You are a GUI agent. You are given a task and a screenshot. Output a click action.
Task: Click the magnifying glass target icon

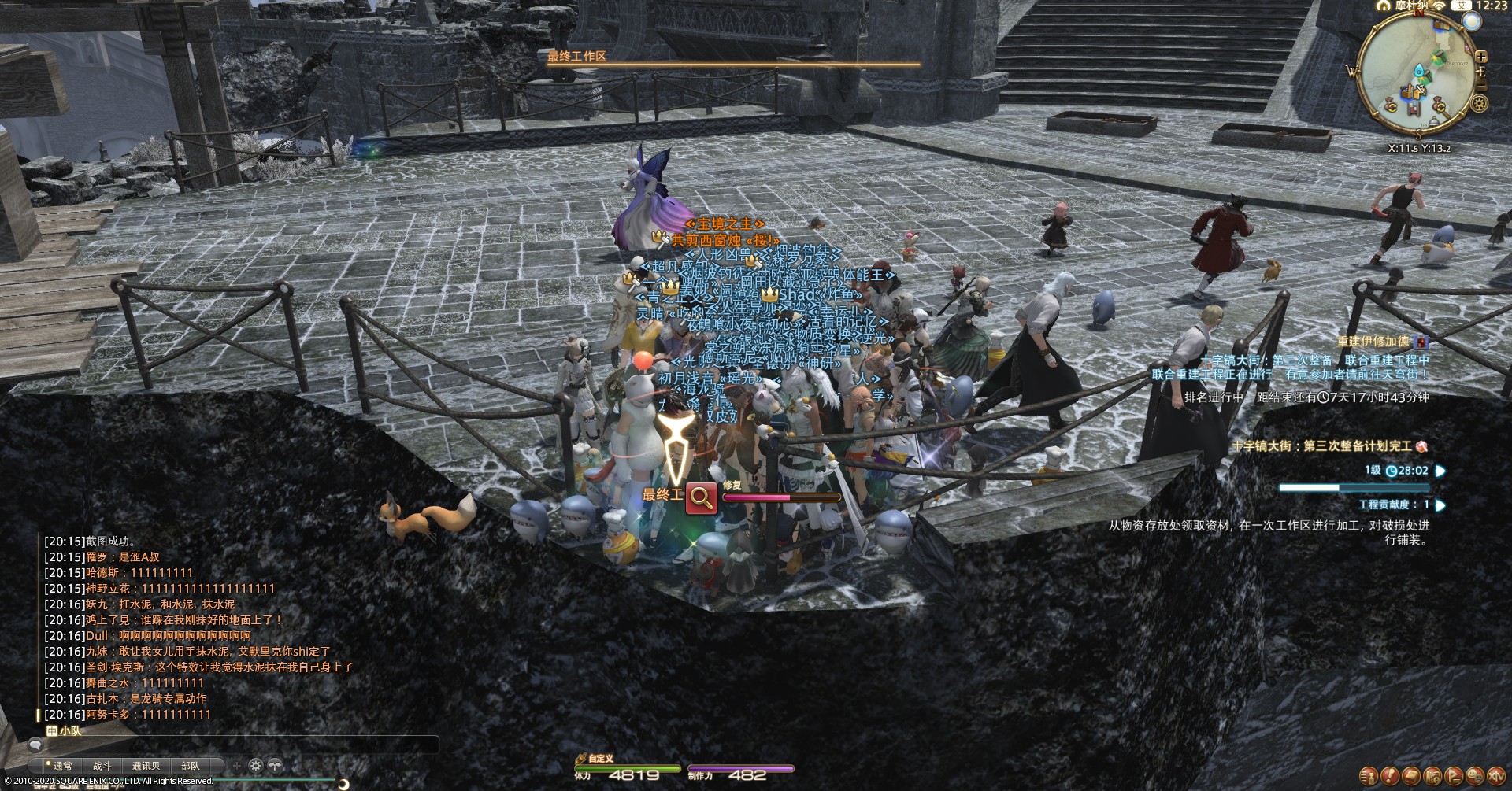point(700,497)
